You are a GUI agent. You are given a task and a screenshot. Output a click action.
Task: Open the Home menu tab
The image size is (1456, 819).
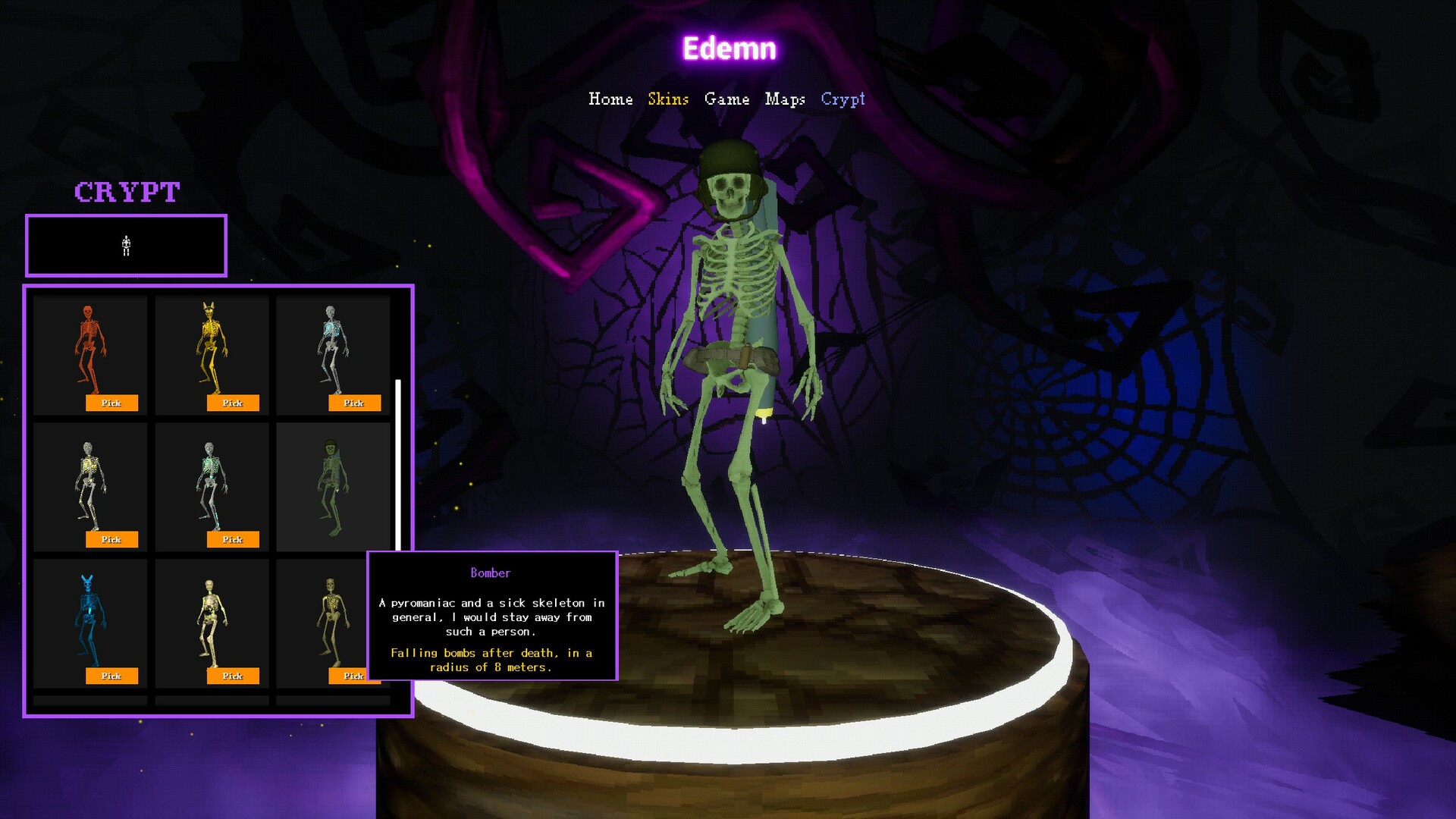[610, 99]
